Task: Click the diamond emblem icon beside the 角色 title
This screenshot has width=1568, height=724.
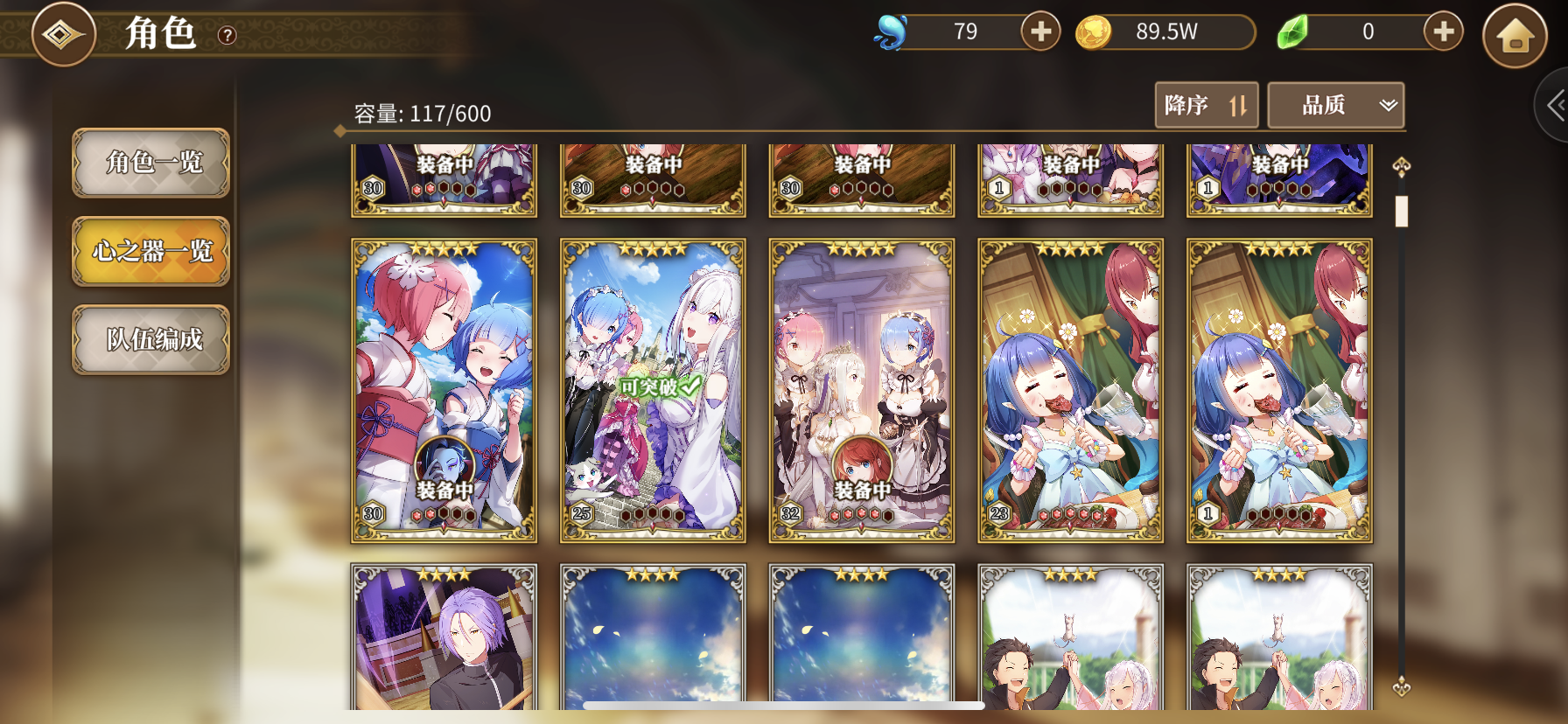Action: (x=62, y=34)
